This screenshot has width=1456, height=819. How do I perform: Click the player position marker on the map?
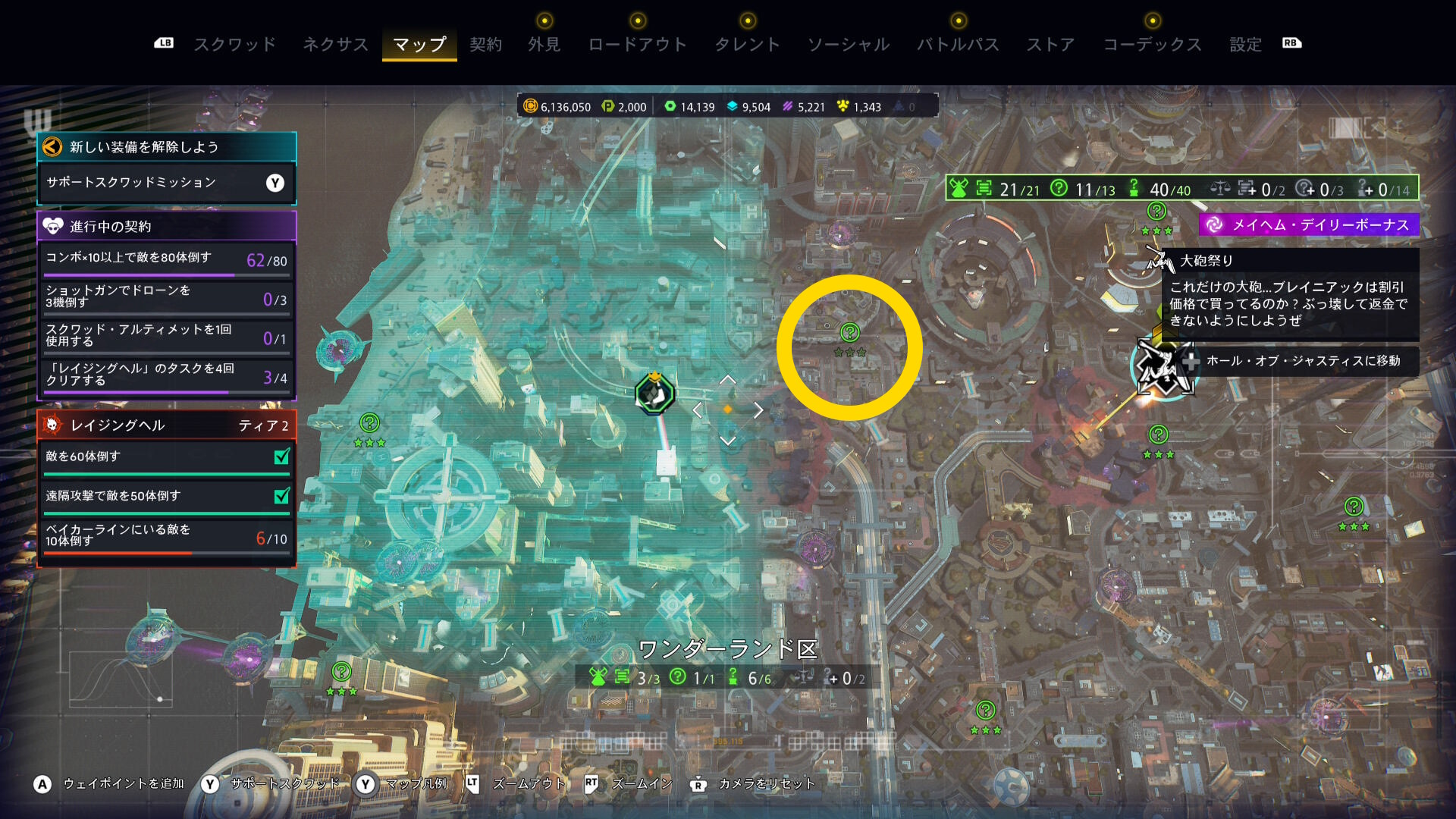654,393
